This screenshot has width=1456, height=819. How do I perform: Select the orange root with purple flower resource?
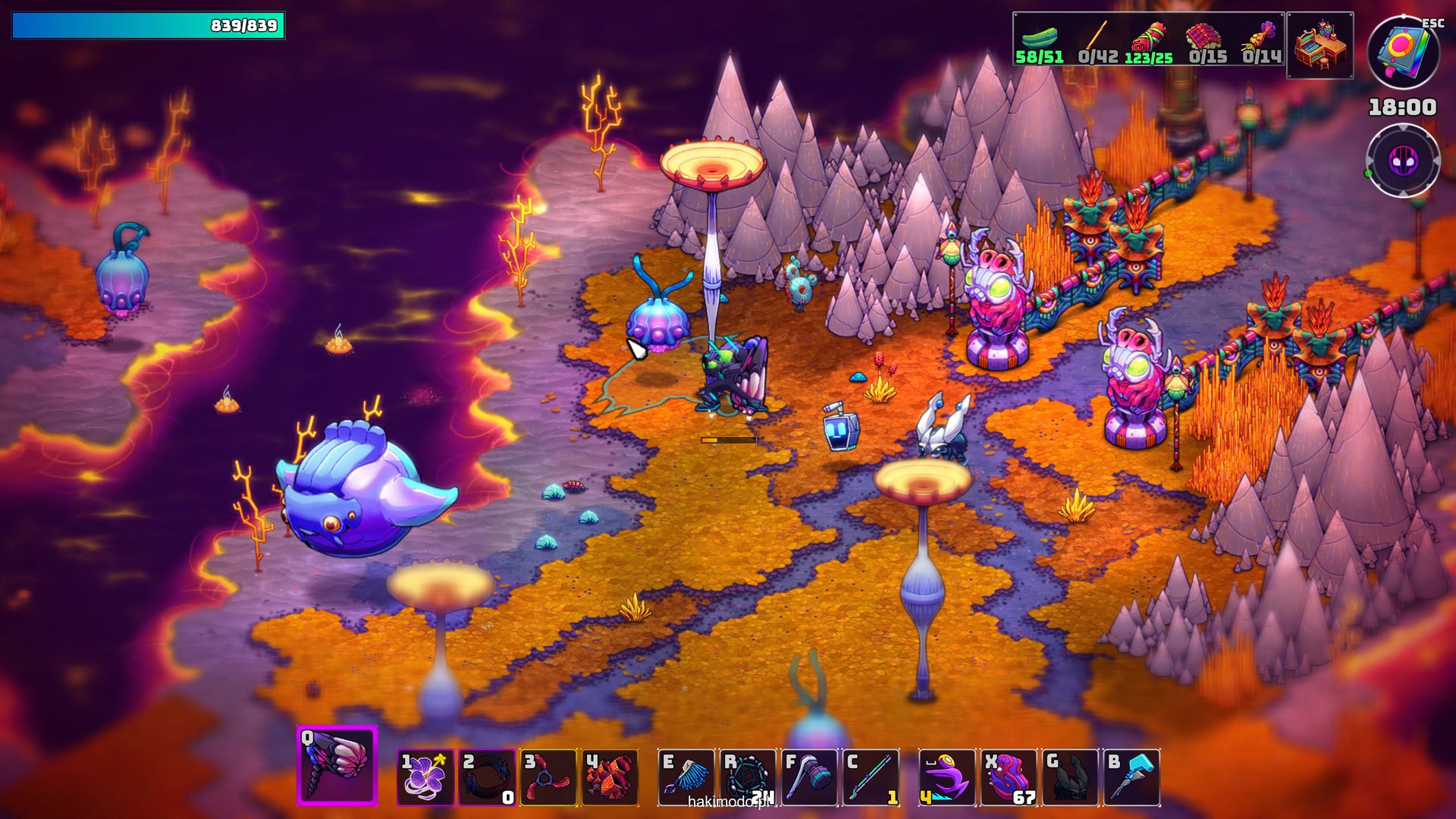1261,38
